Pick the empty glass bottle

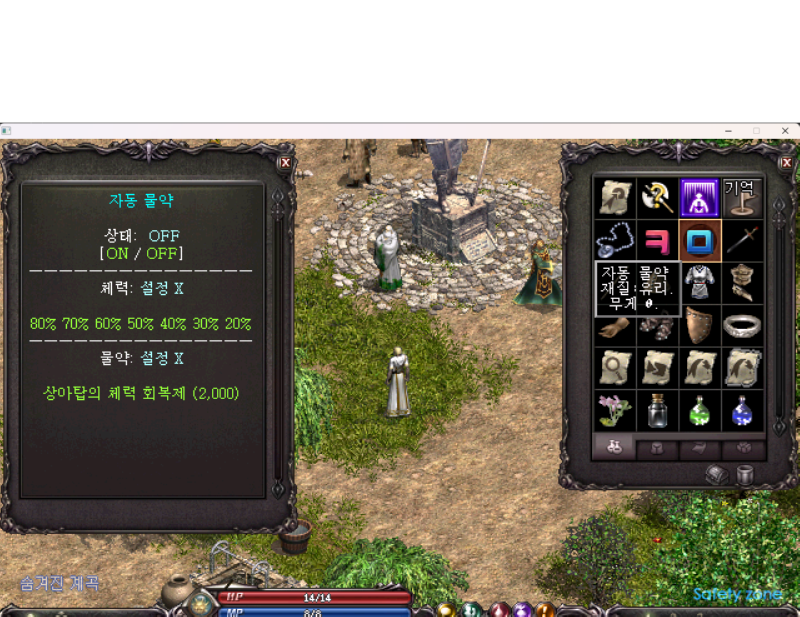(x=657, y=410)
